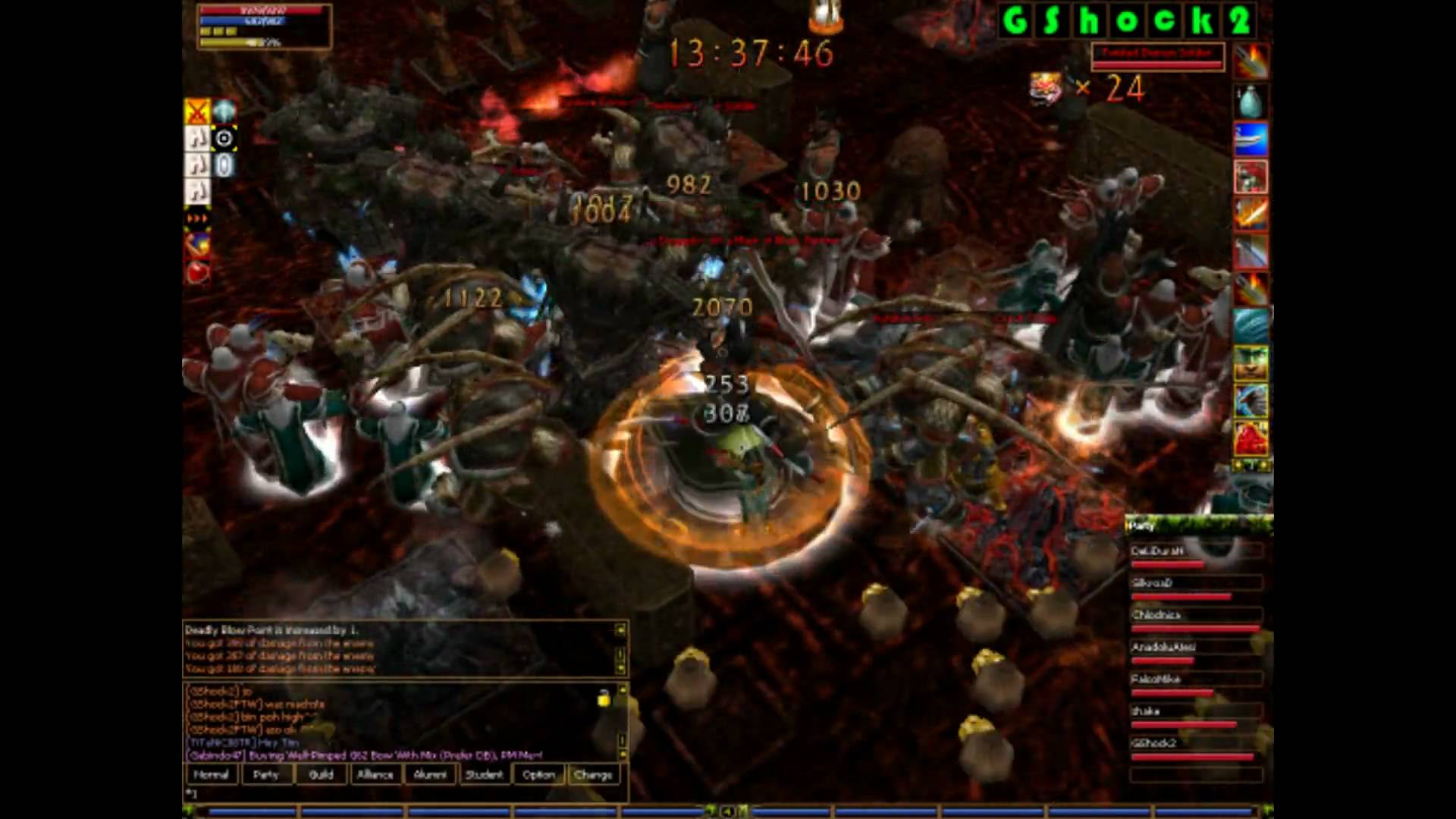Activate the red-haired warrior skill icon

coord(1250,177)
